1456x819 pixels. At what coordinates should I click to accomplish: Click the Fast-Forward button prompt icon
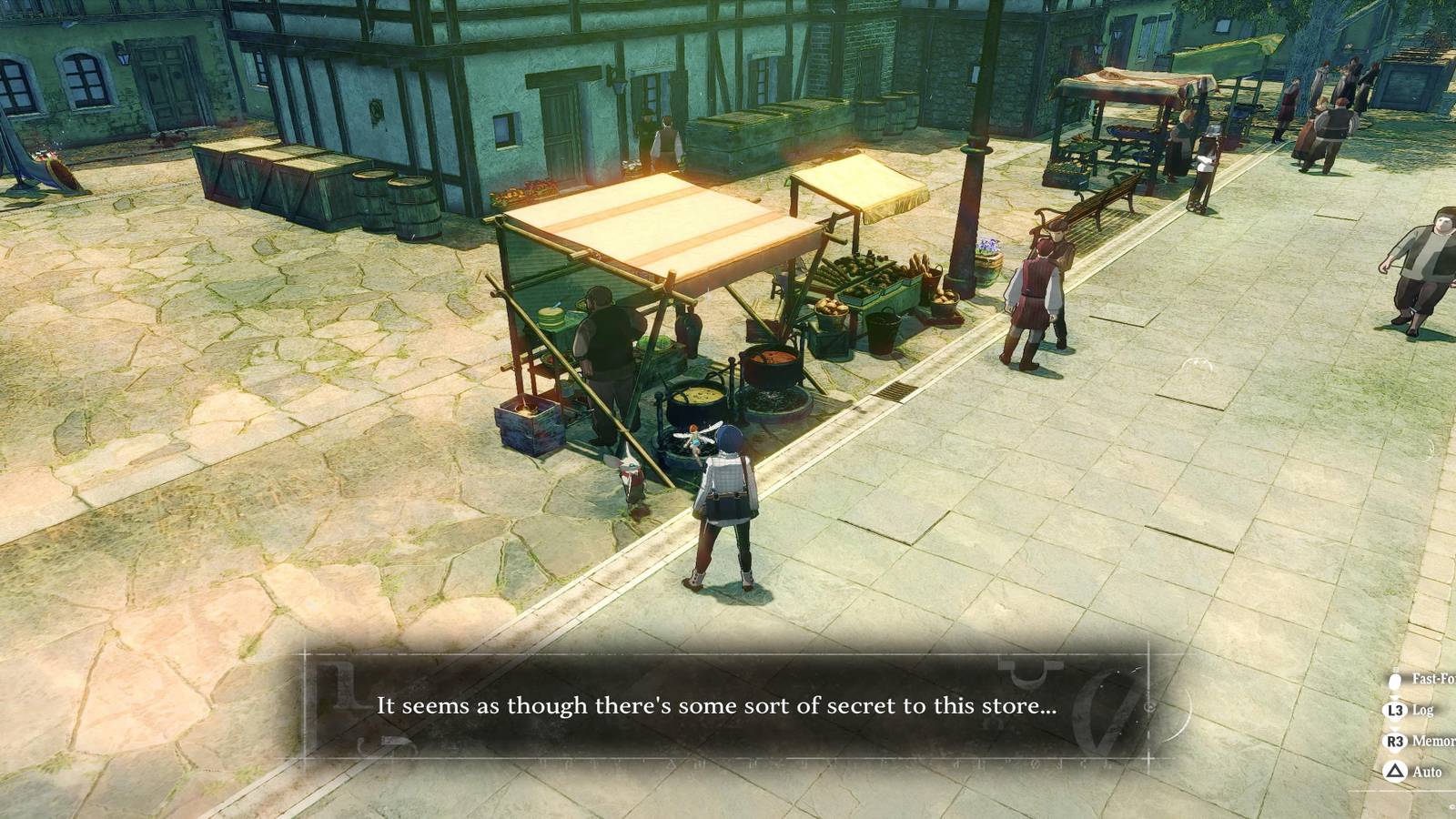pos(1394,681)
